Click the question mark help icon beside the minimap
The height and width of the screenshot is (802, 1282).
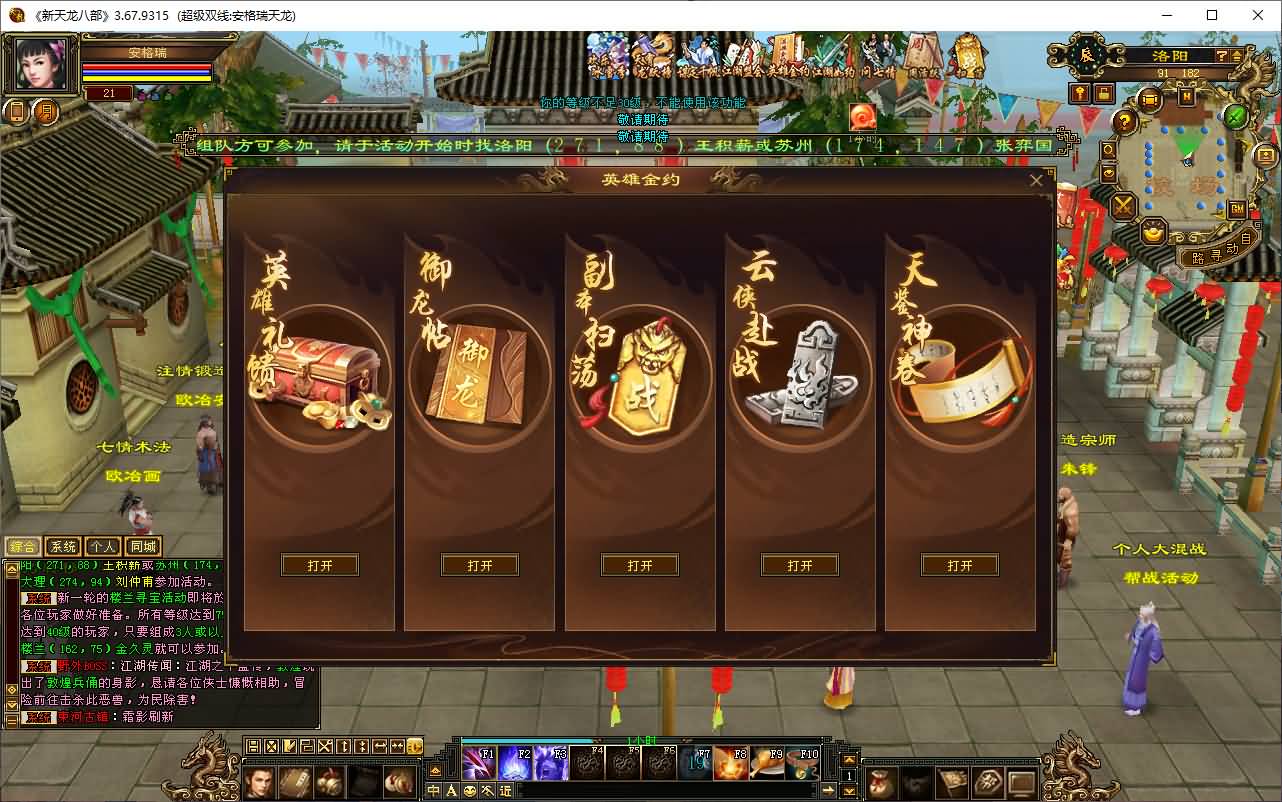pyautogui.click(x=1124, y=120)
